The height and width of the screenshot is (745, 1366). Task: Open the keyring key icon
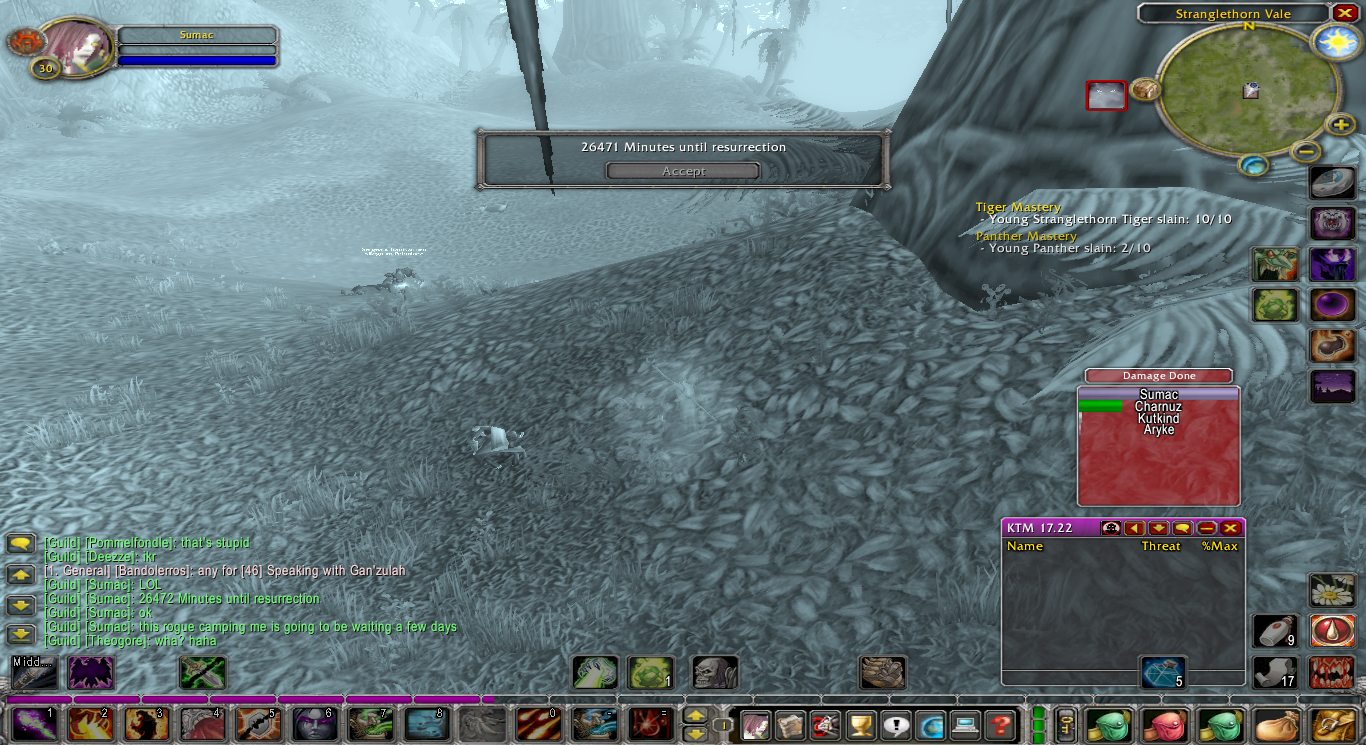[1066, 725]
